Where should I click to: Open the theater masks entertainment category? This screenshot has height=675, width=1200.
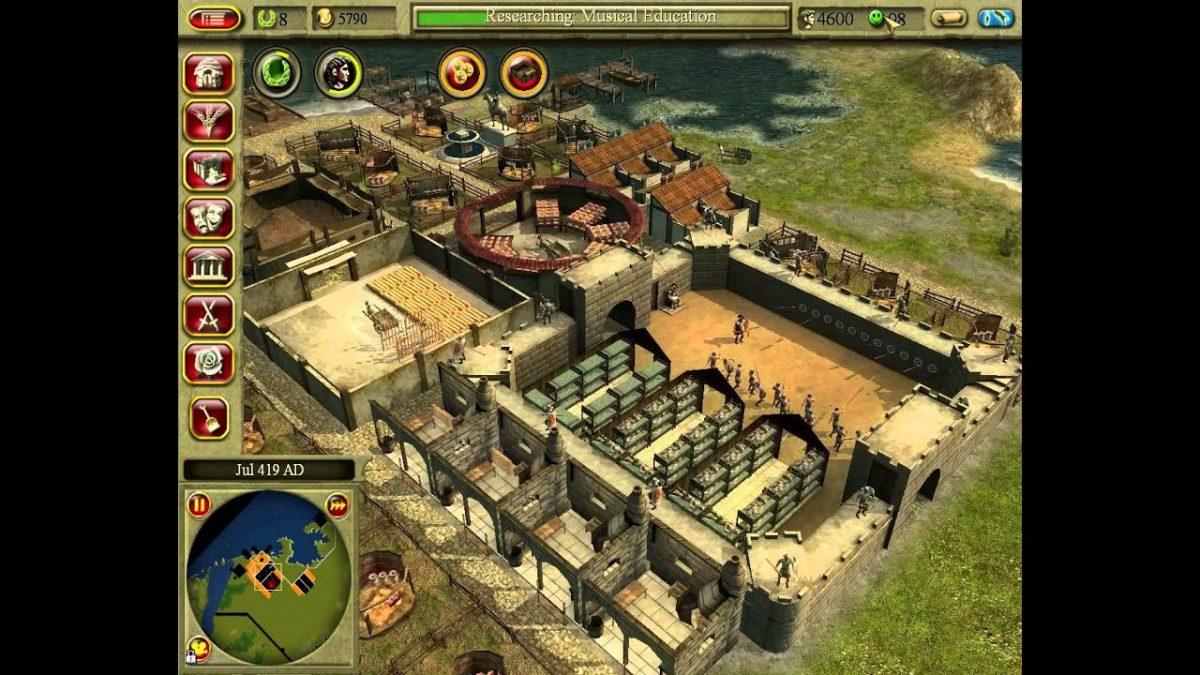[x=208, y=217]
